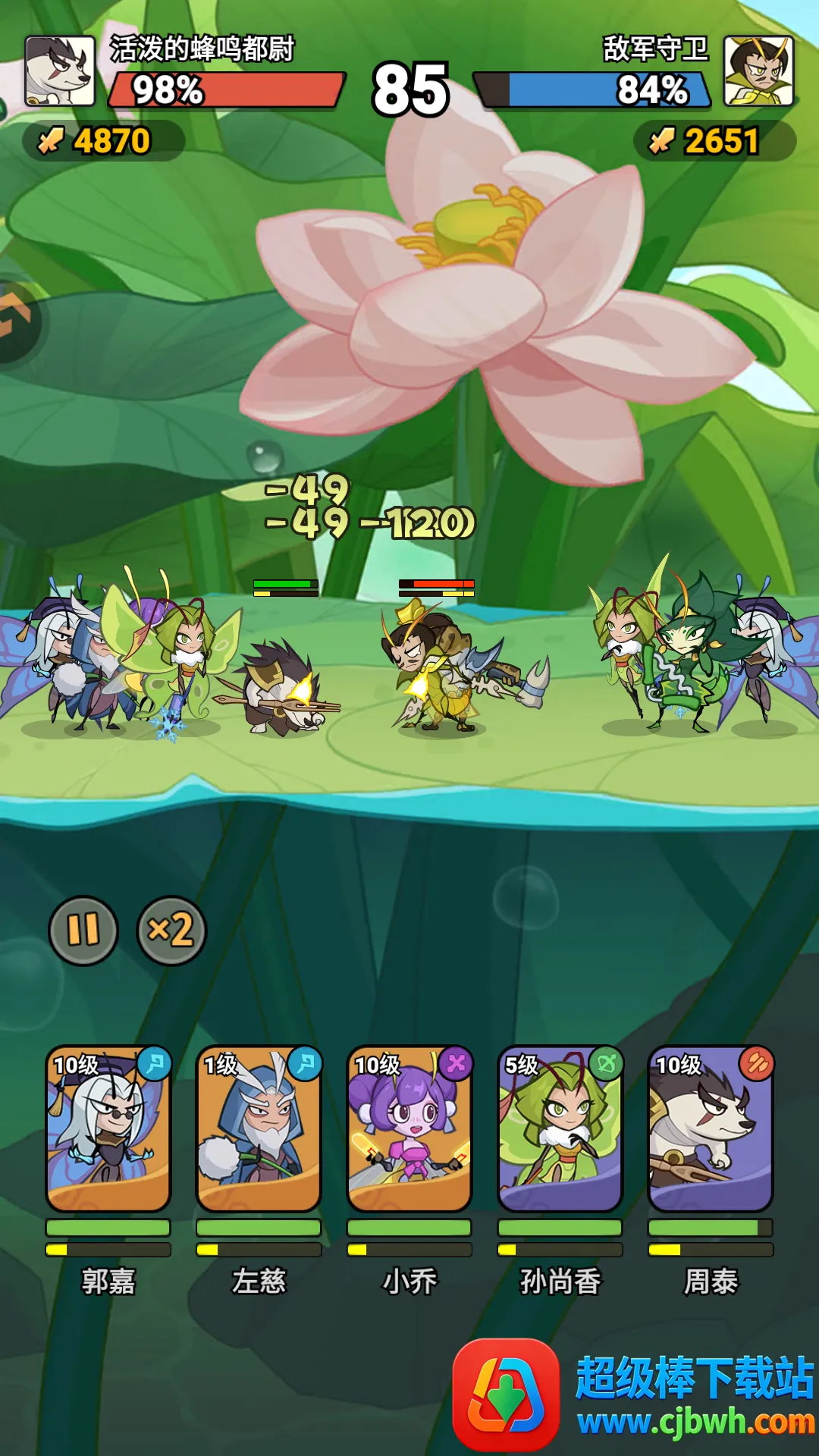This screenshot has width=819, height=1456.
Task: Toggle the ×2 battle speed
Action: 171,930
